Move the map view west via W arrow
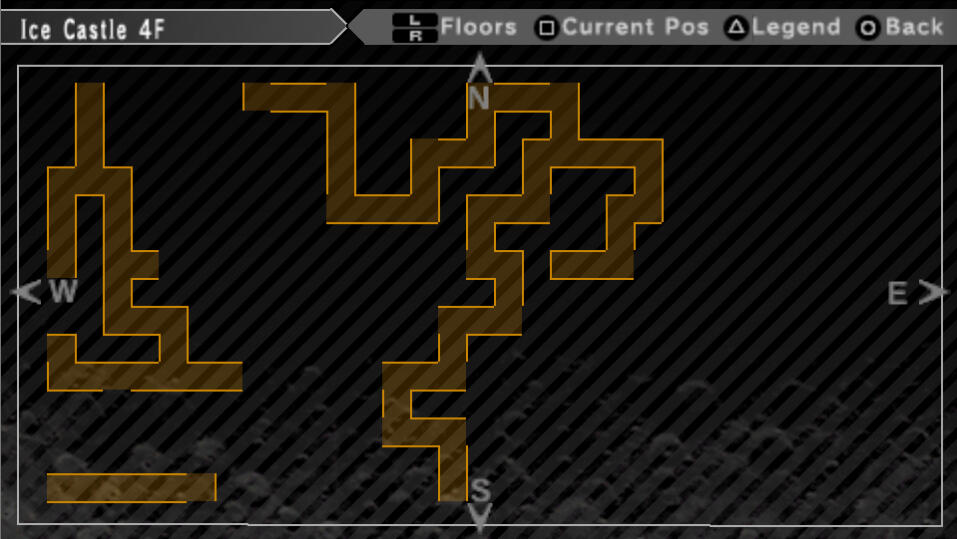This screenshot has height=539, width=957. pos(27,292)
